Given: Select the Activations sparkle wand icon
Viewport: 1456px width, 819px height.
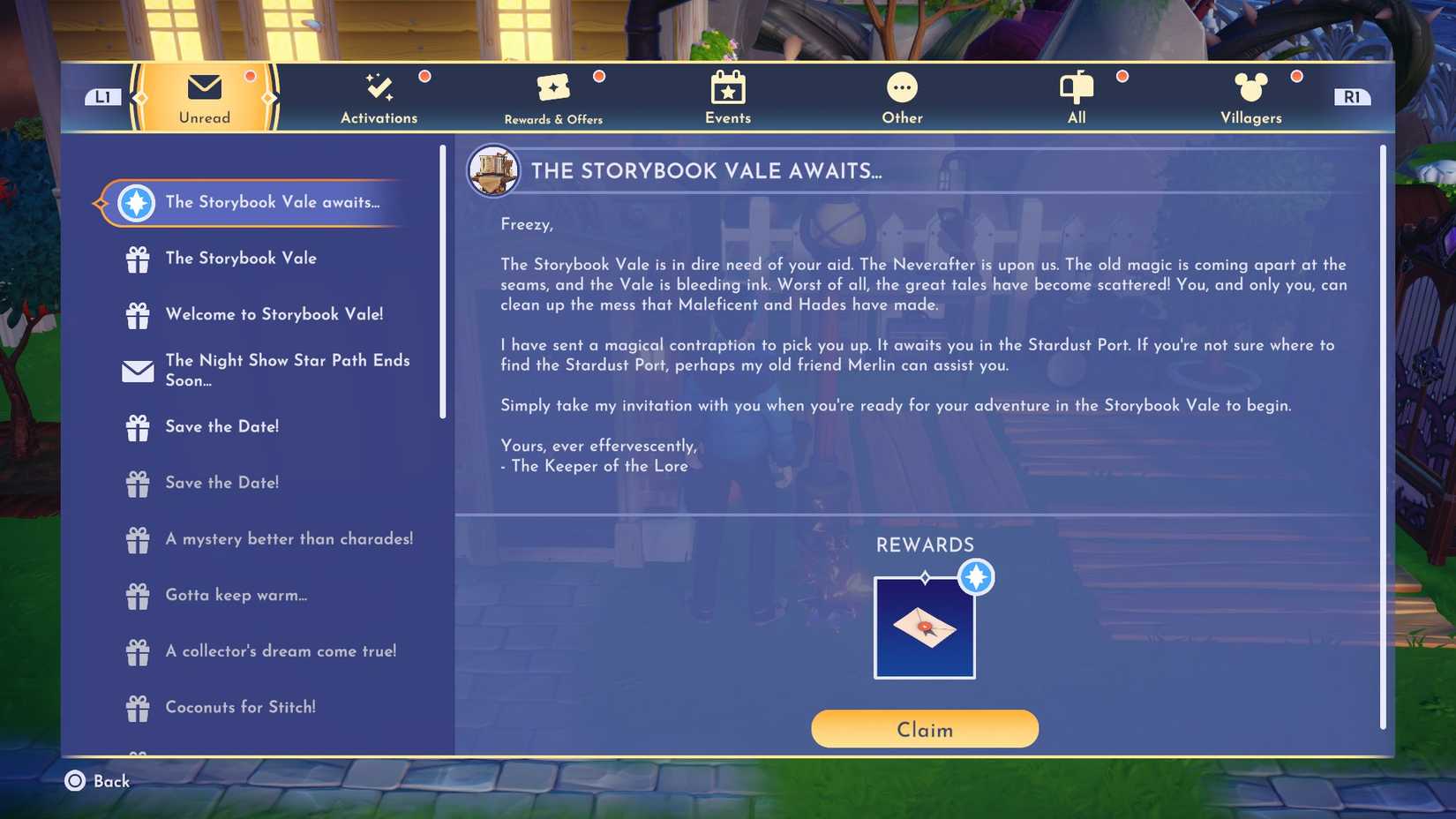Looking at the screenshot, I should click(x=379, y=86).
